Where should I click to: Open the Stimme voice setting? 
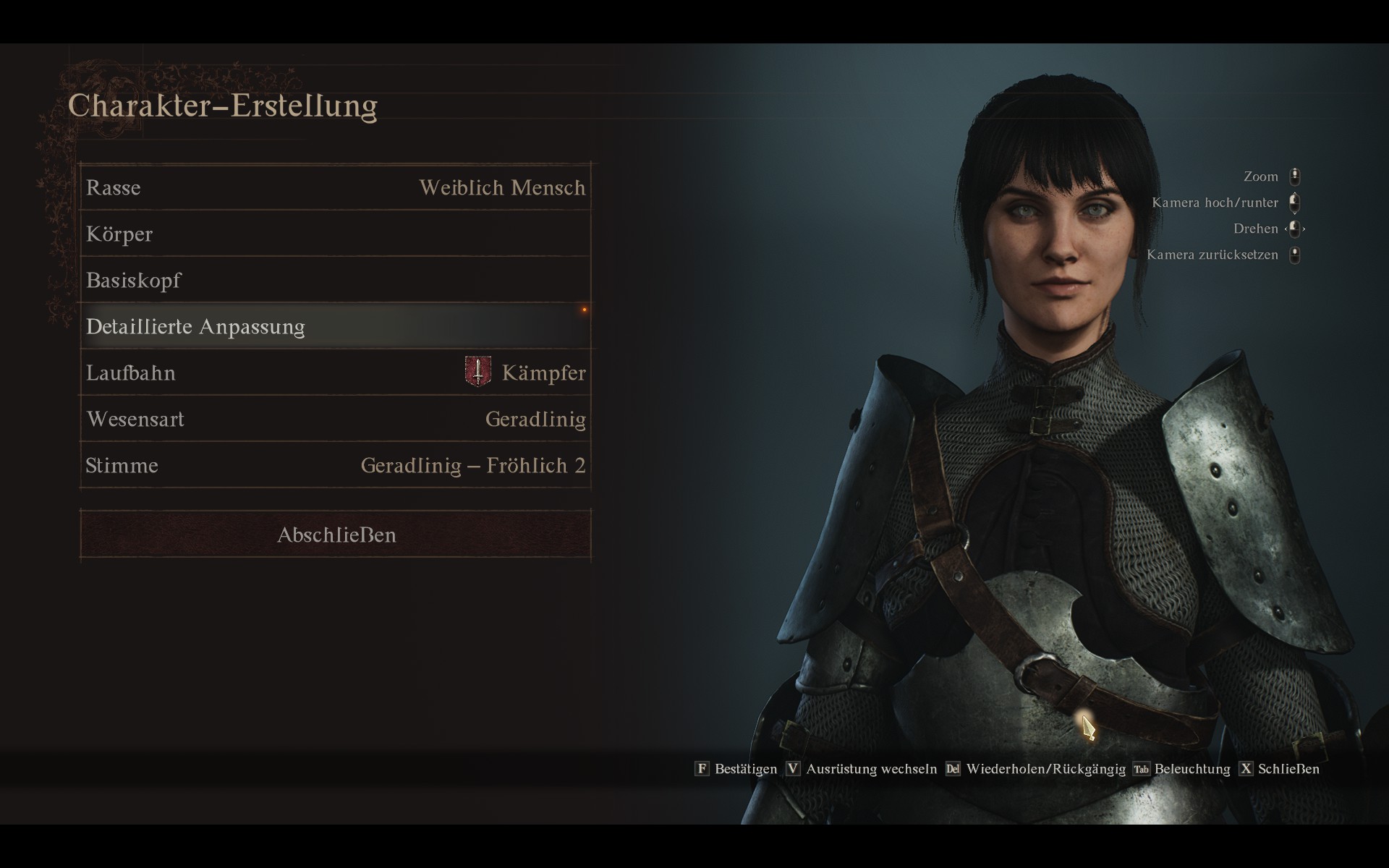(x=336, y=466)
